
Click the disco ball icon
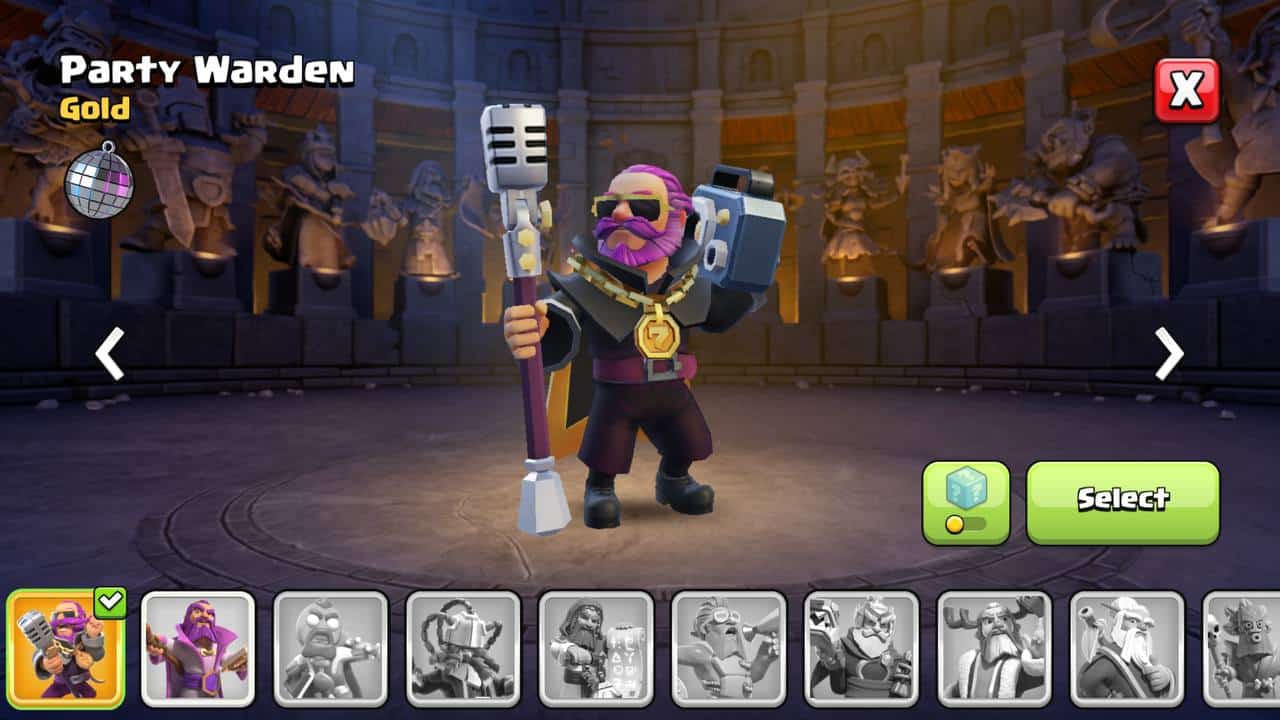[99, 178]
